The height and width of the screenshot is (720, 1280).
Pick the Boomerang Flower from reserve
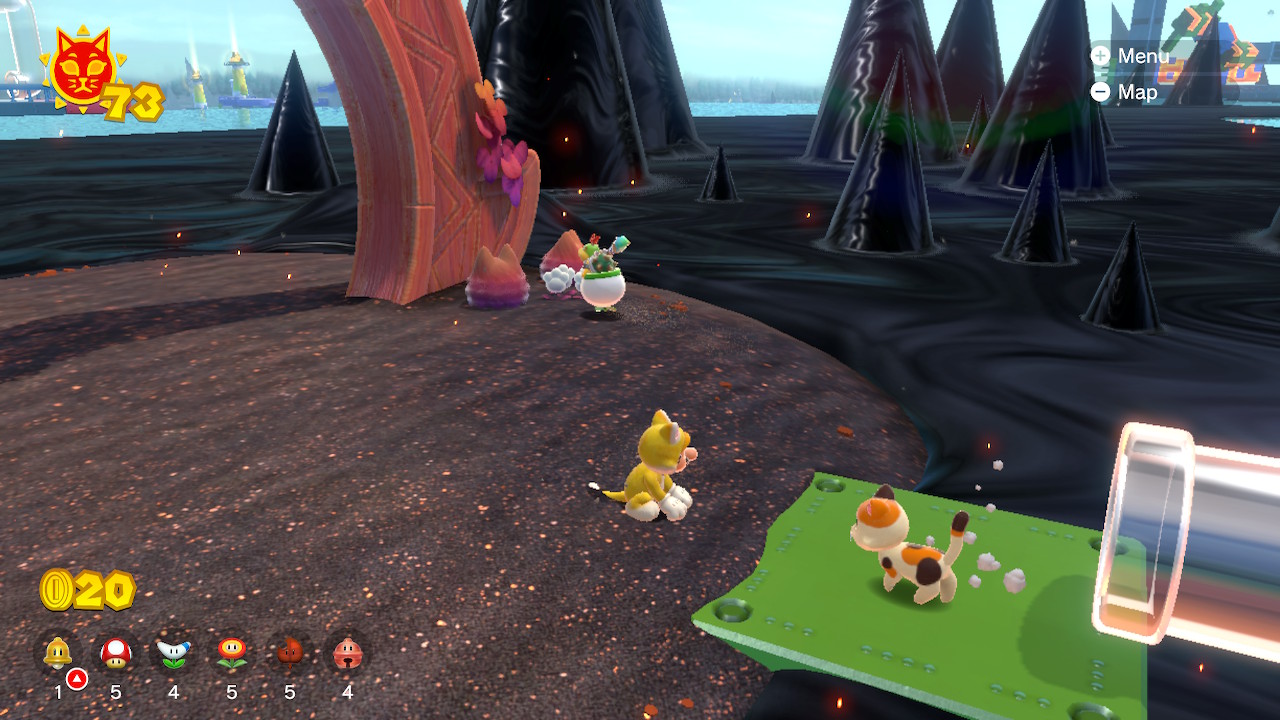(x=173, y=653)
